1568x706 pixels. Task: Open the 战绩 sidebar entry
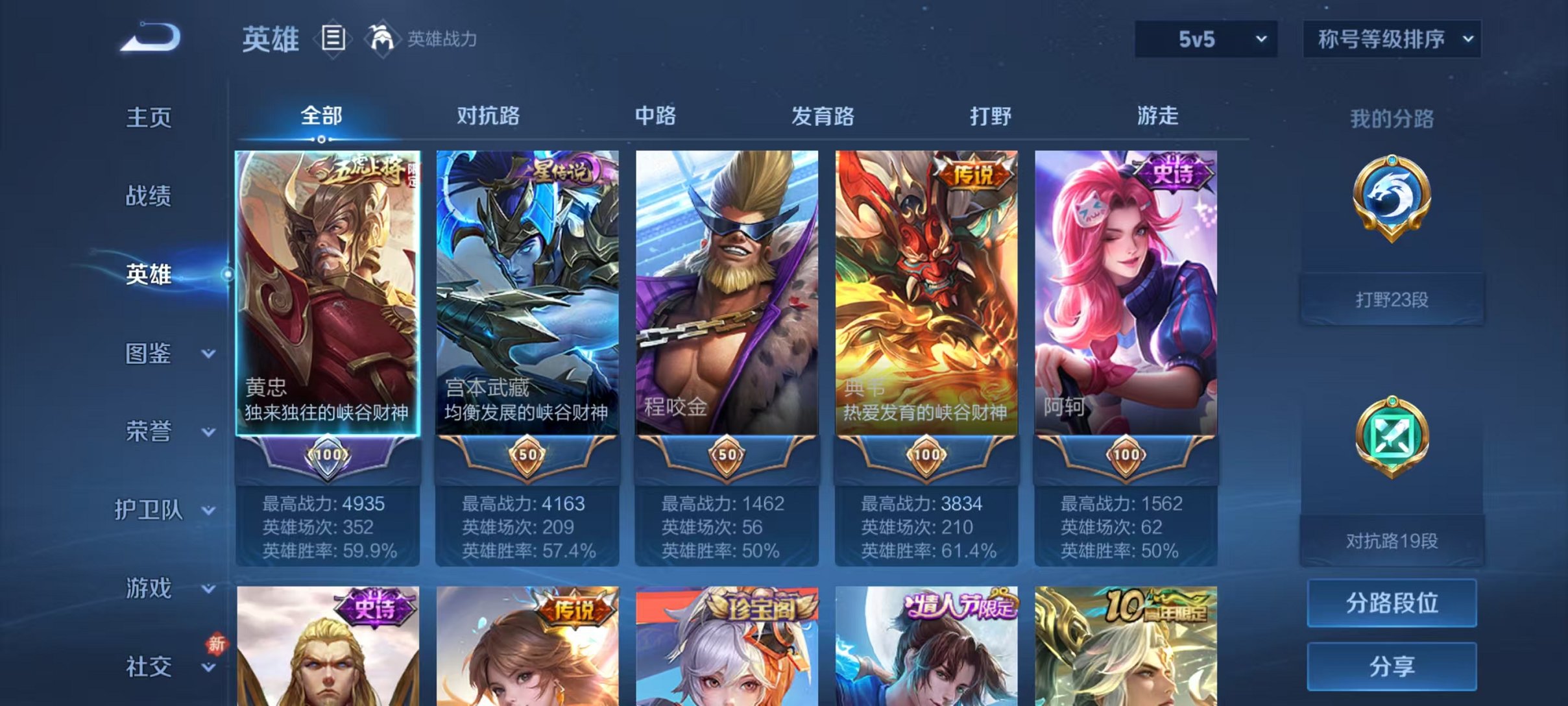pos(148,196)
